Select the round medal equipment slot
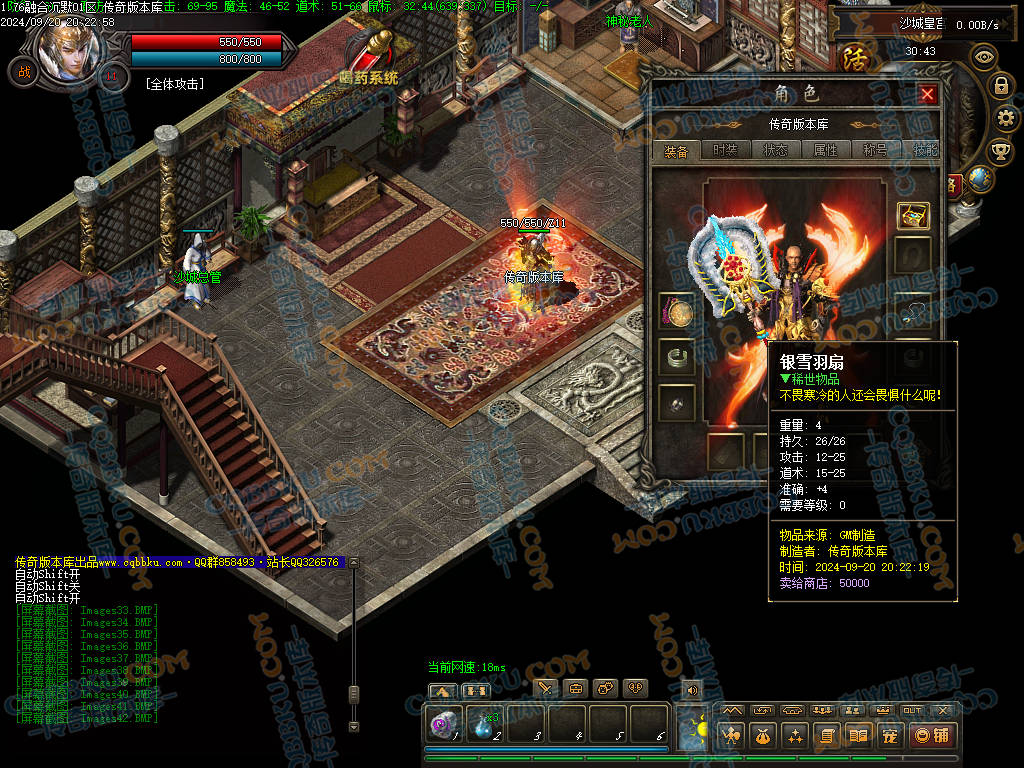 click(x=676, y=313)
